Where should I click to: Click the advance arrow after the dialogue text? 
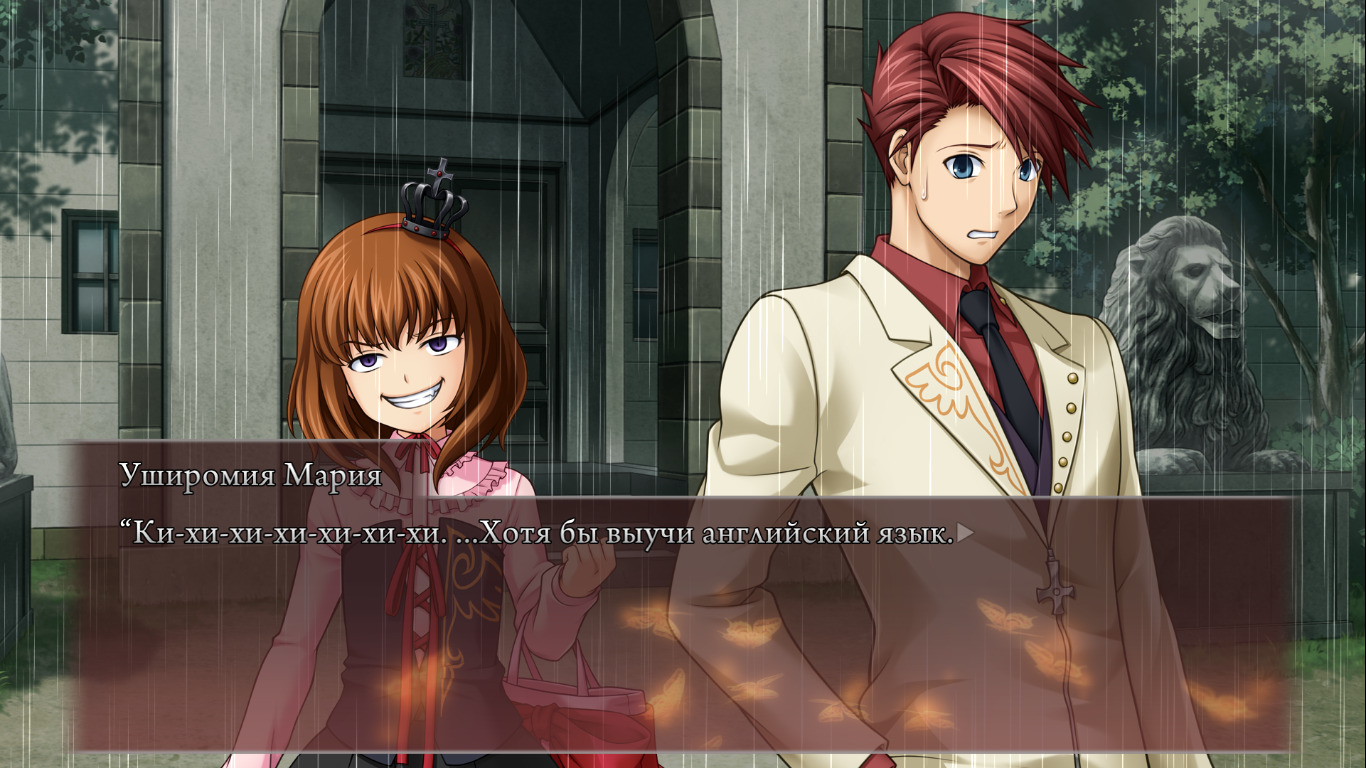965,534
